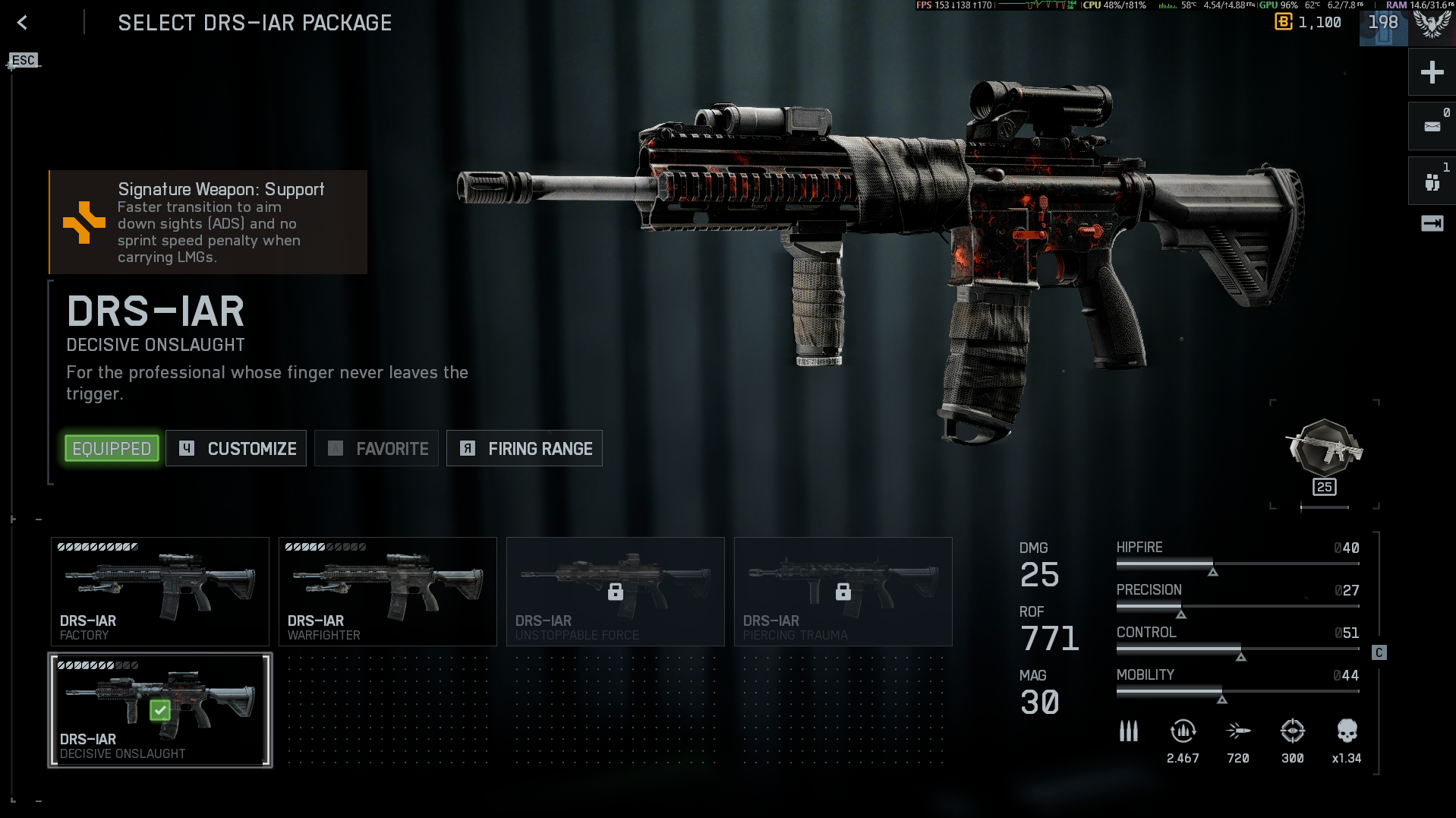This screenshot has height=818, width=1456.
Task: Open the Customize weapon menu
Action: 236,449
